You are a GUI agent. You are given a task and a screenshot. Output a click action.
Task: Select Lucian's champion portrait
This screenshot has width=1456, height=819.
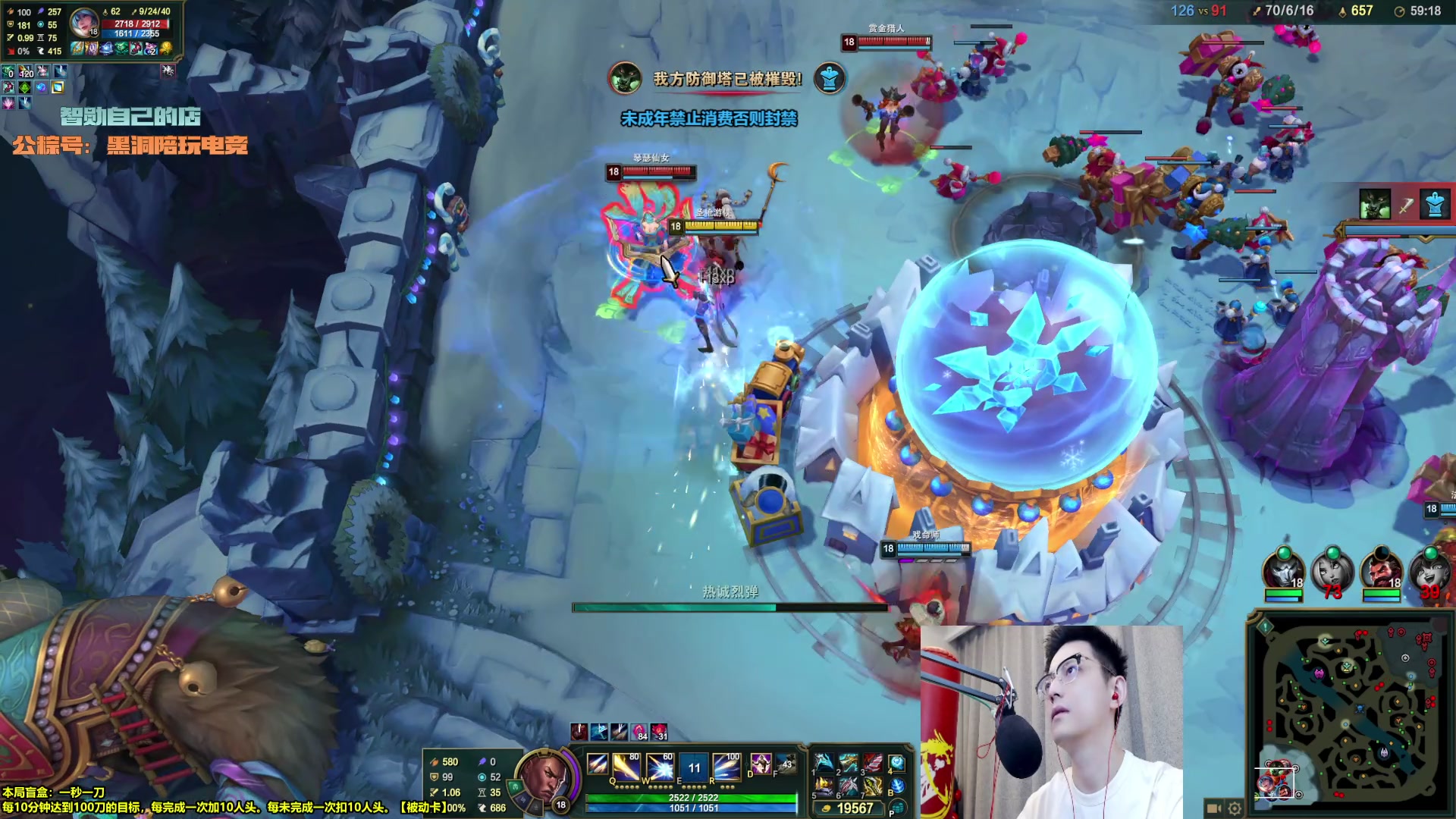[544, 777]
